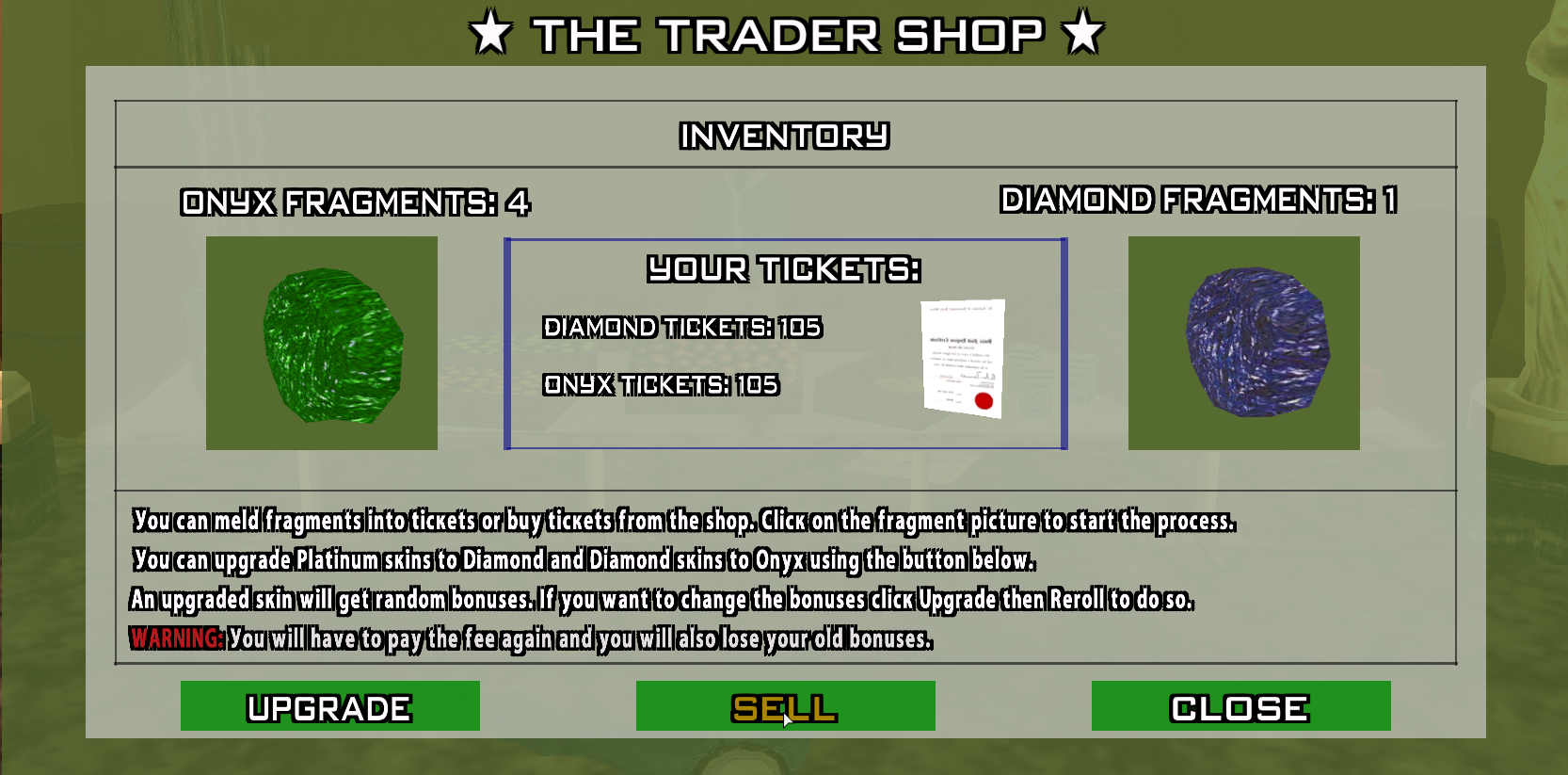Screen dimensions: 1568x775
Task: Click the INVENTORY section header
Action: click(x=784, y=136)
